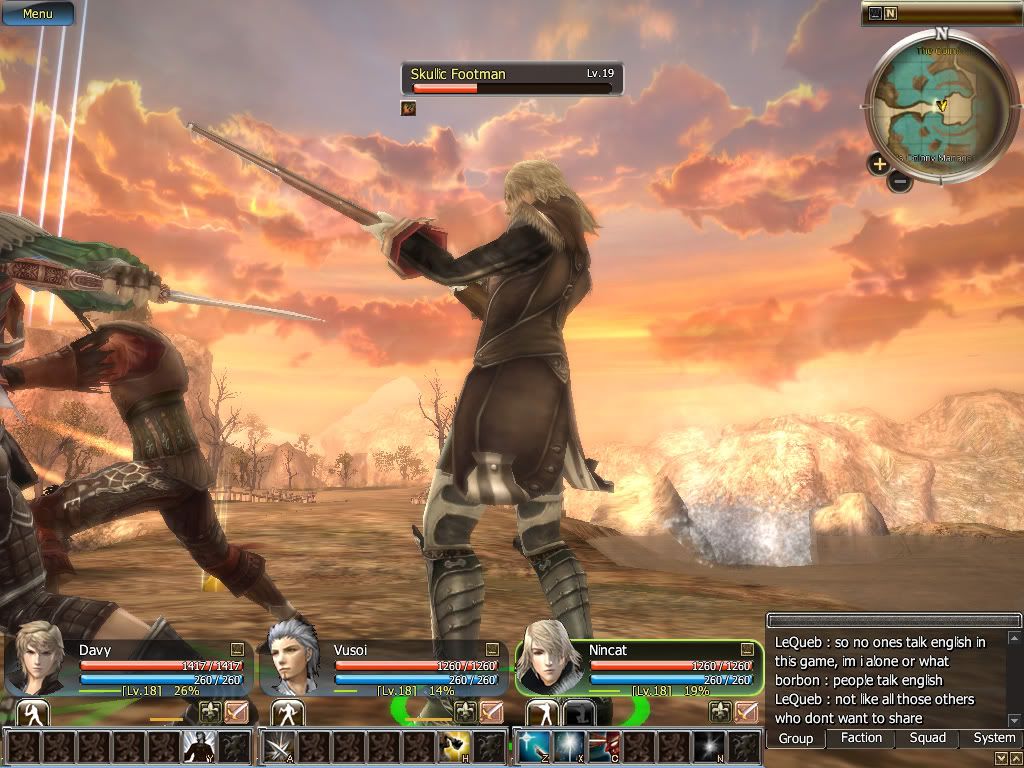Activate Nincat's light burst skill bound to X
Viewport: 1024px width, 768px height.
pos(568,747)
